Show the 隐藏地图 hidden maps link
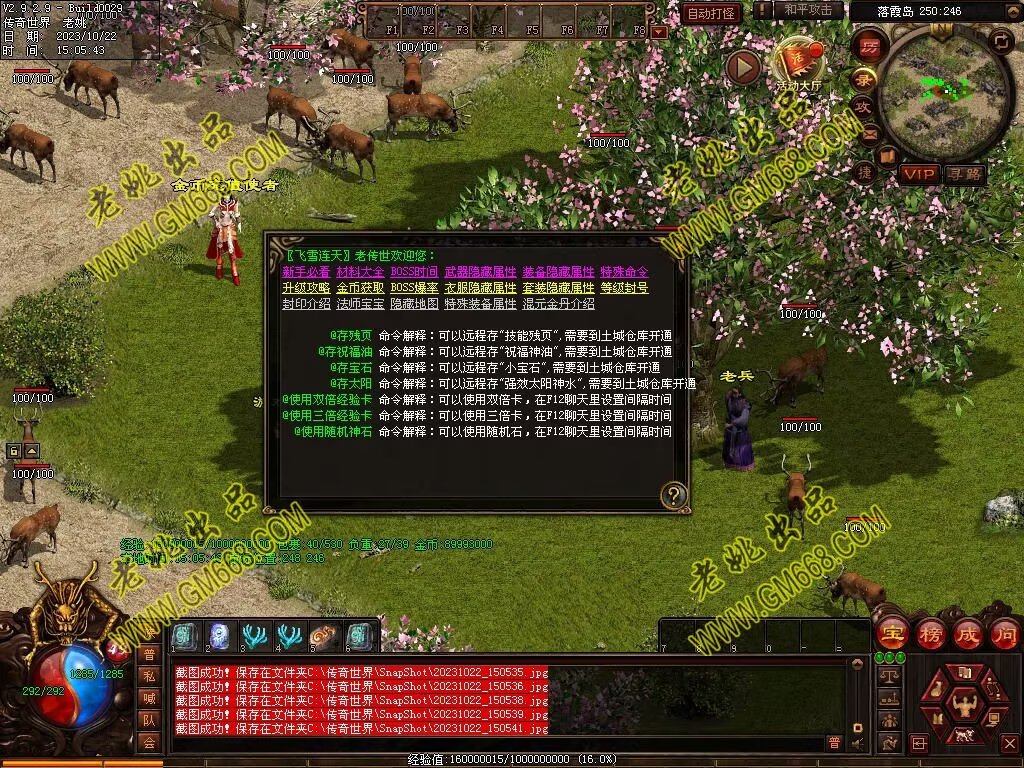 414,304
